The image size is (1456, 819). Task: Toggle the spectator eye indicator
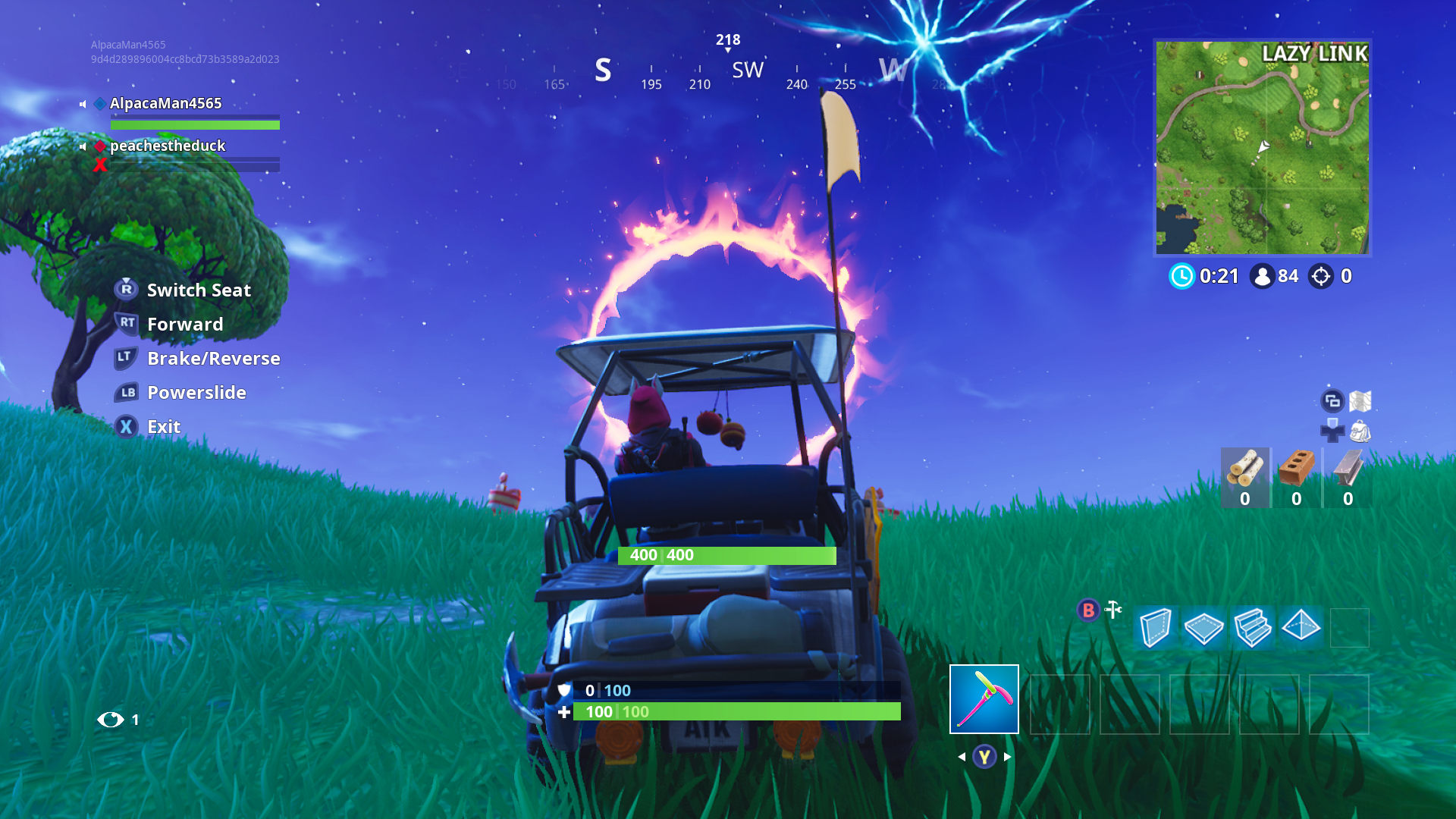[x=110, y=720]
